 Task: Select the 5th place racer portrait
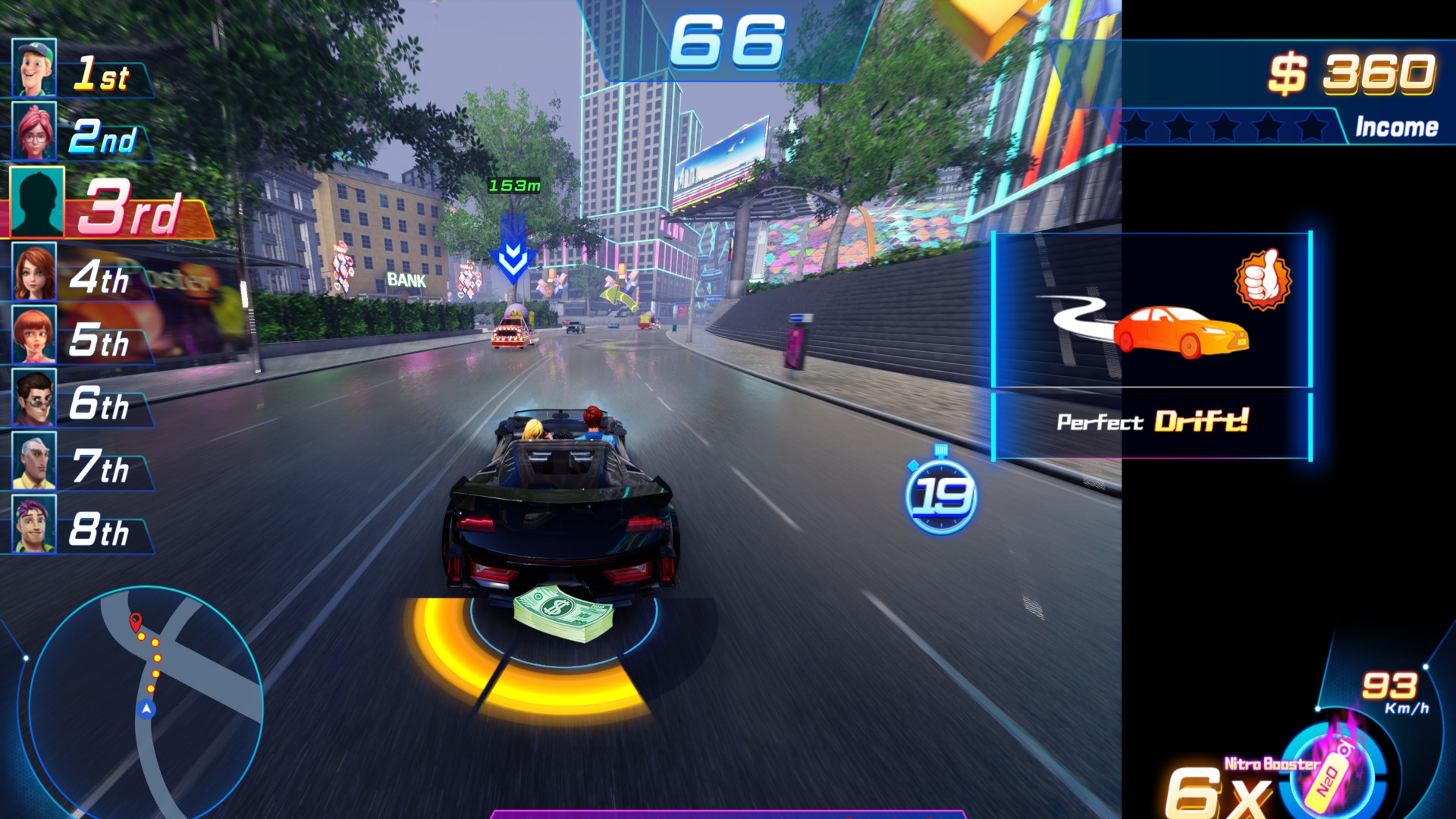pyautogui.click(x=34, y=335)
